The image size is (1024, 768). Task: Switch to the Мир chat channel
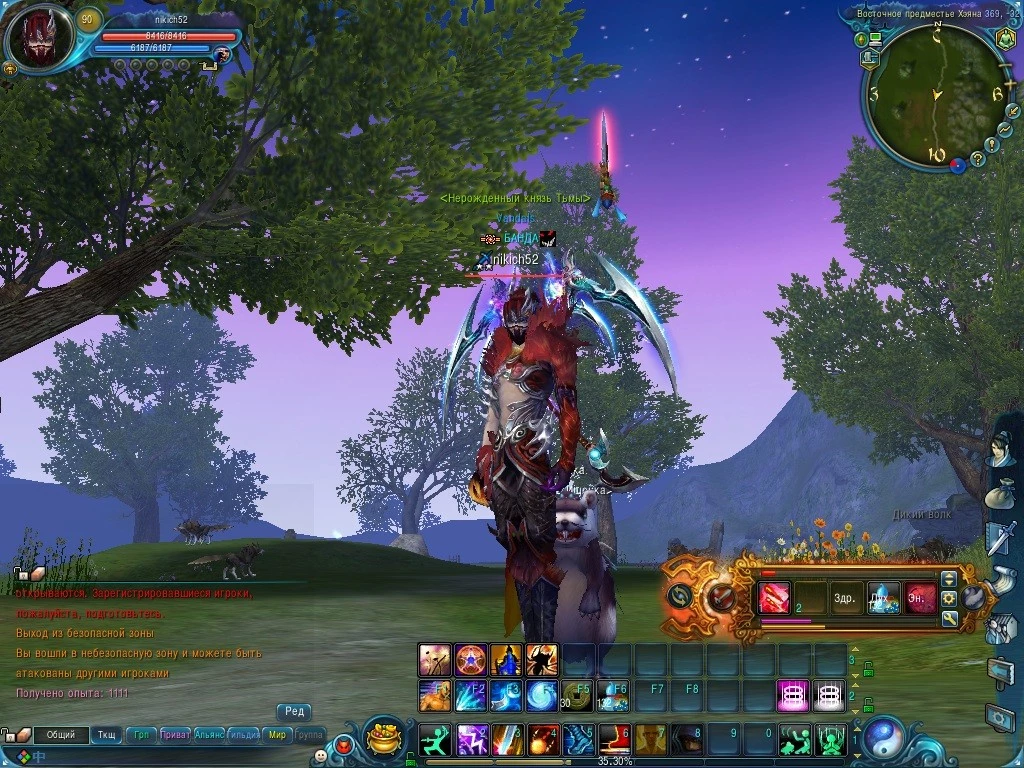277,735
